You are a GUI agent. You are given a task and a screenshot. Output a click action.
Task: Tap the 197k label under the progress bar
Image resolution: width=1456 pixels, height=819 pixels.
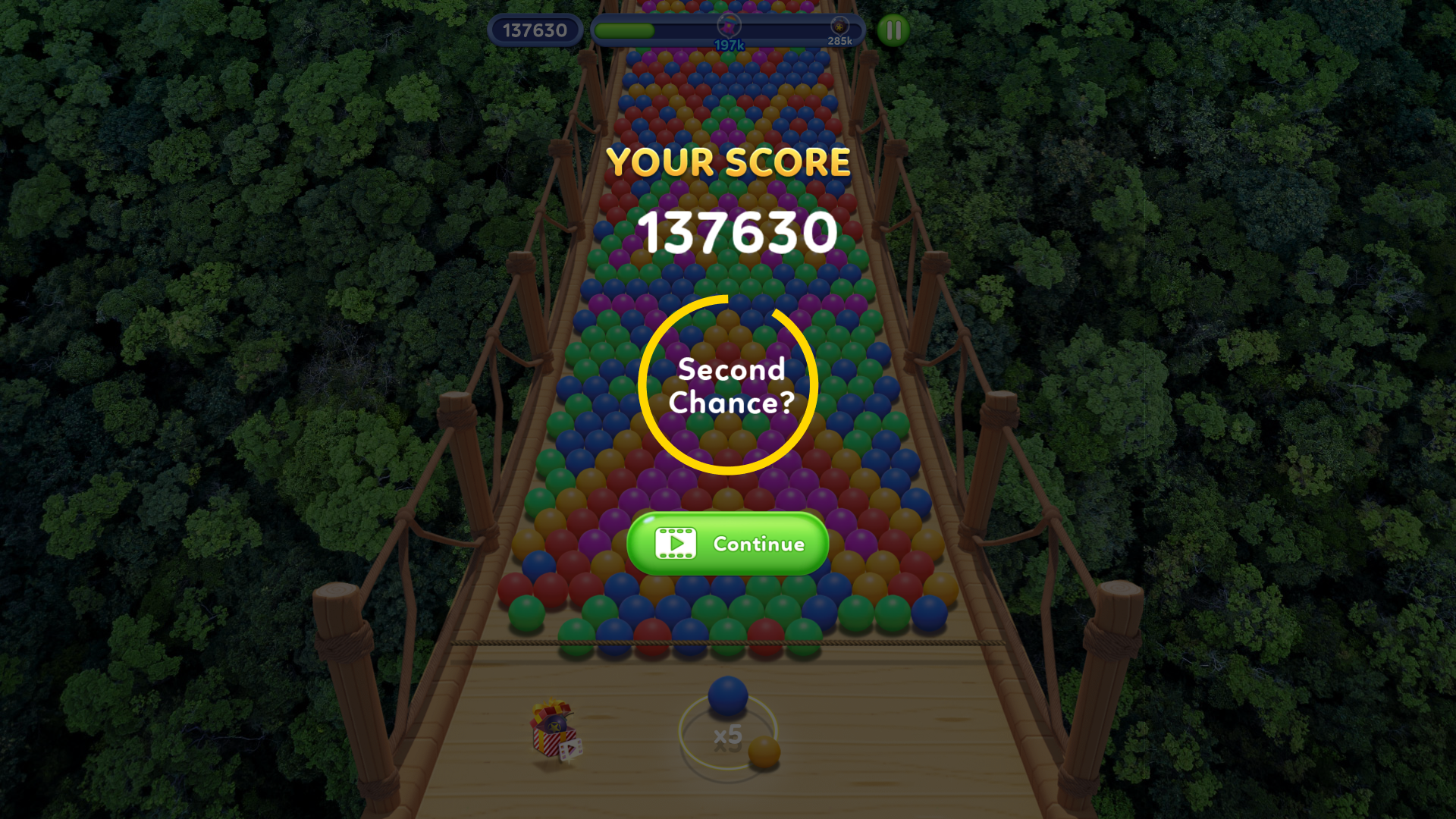pyautogui.click(x=729, y=44)
